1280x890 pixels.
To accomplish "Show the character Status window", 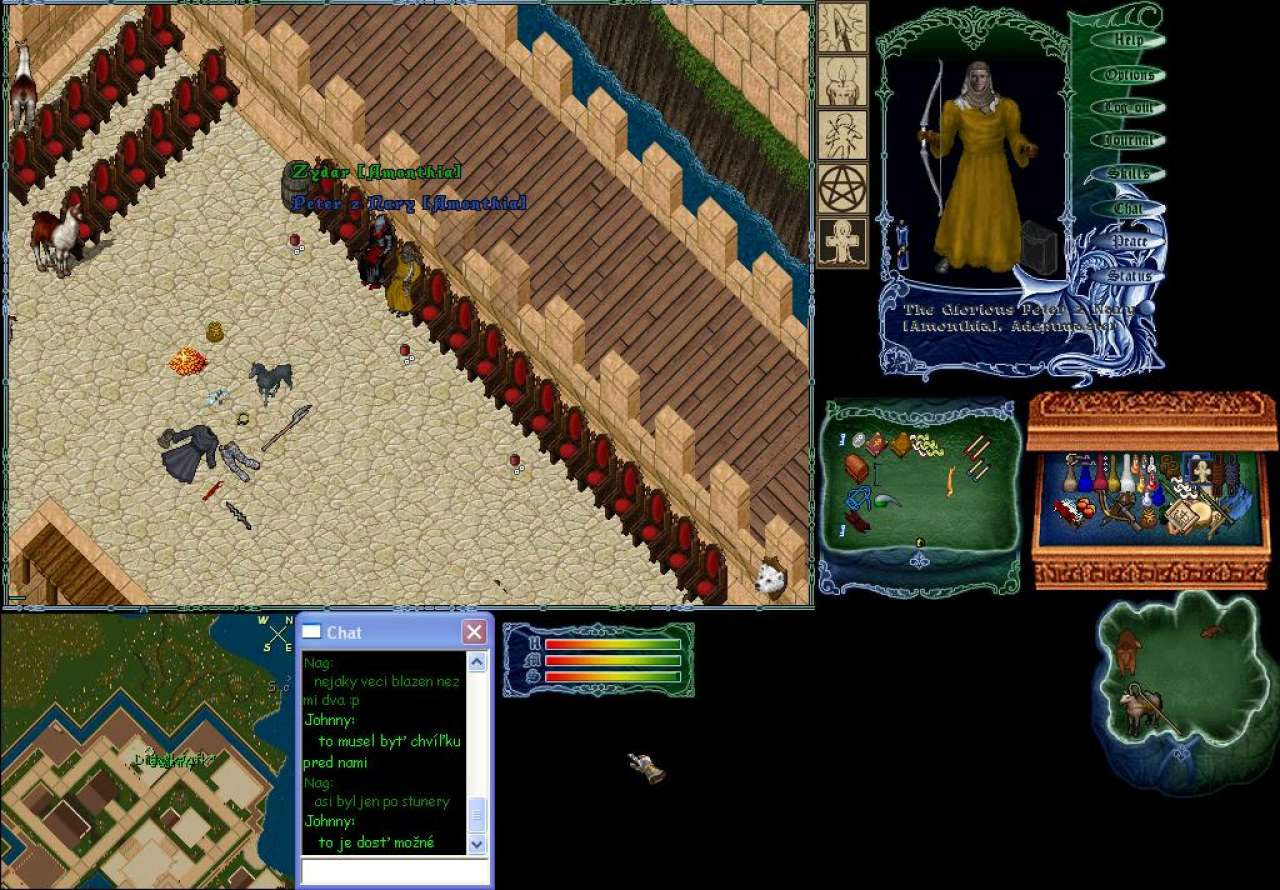I will tap(1129, 275).
